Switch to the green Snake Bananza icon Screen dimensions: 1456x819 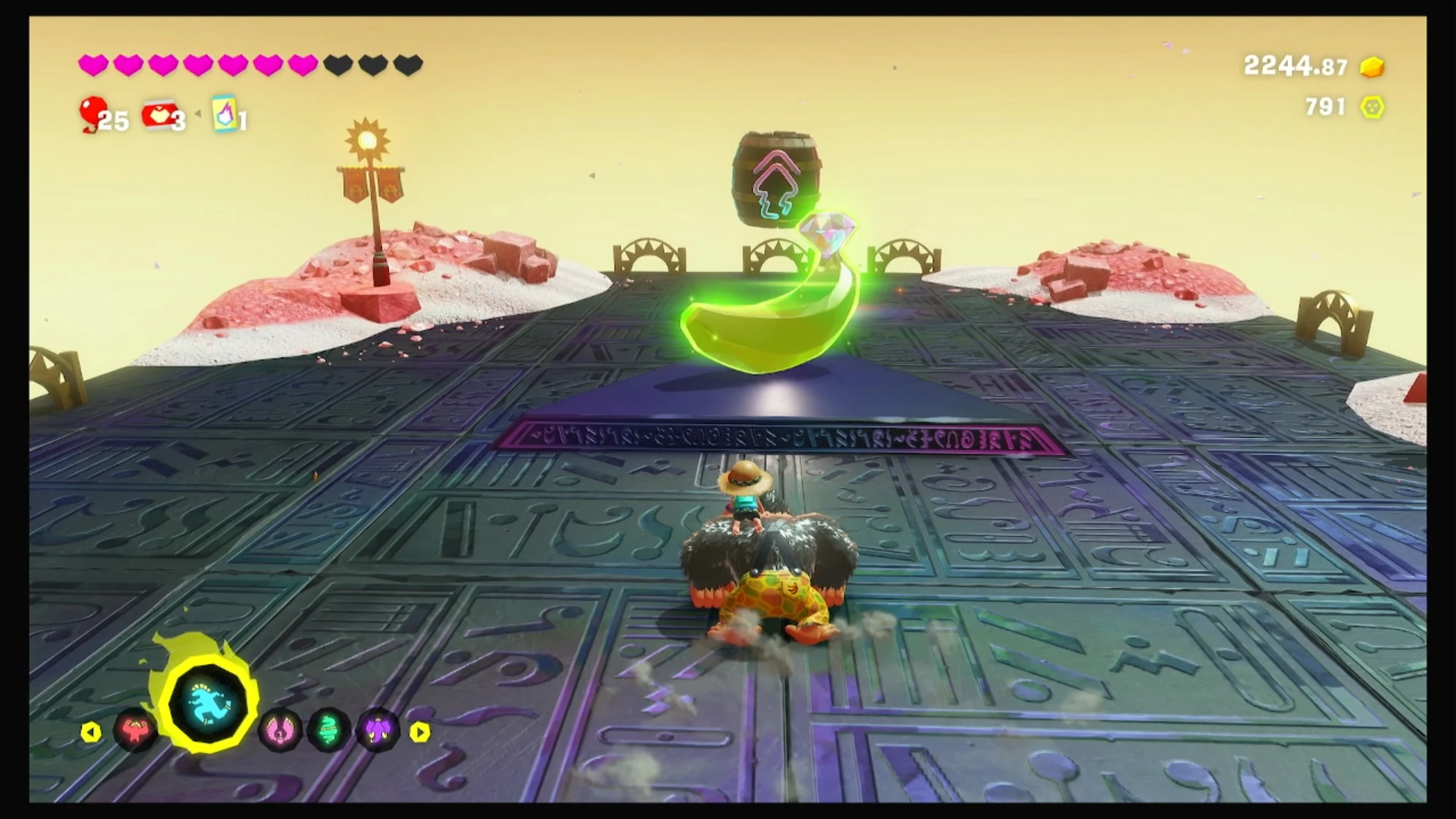(x=328, y=731)
